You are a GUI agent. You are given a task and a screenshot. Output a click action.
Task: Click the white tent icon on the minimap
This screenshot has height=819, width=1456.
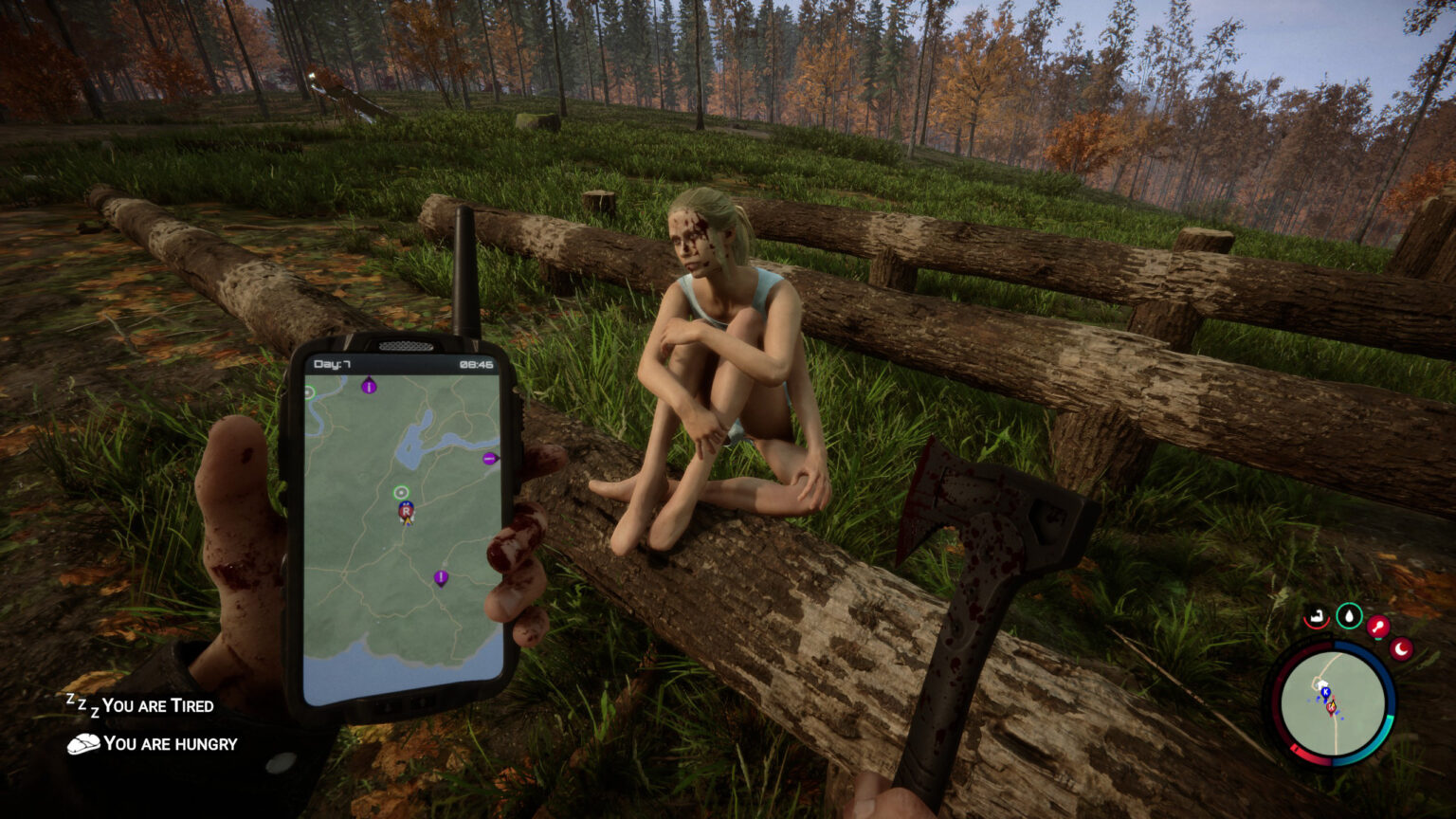[1321, 684]
